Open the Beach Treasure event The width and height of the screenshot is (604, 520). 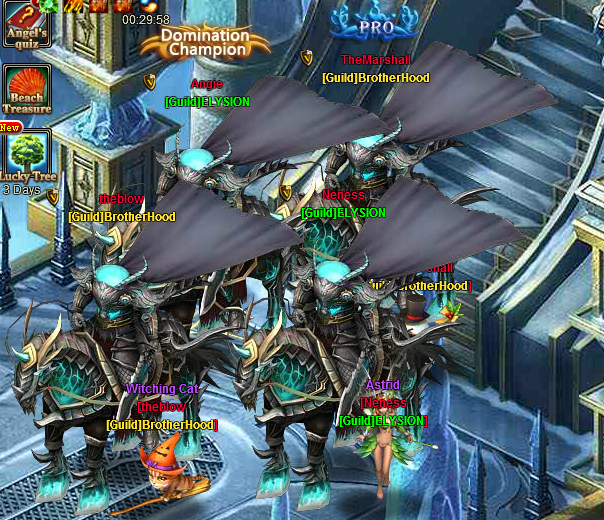coord(27,90)
